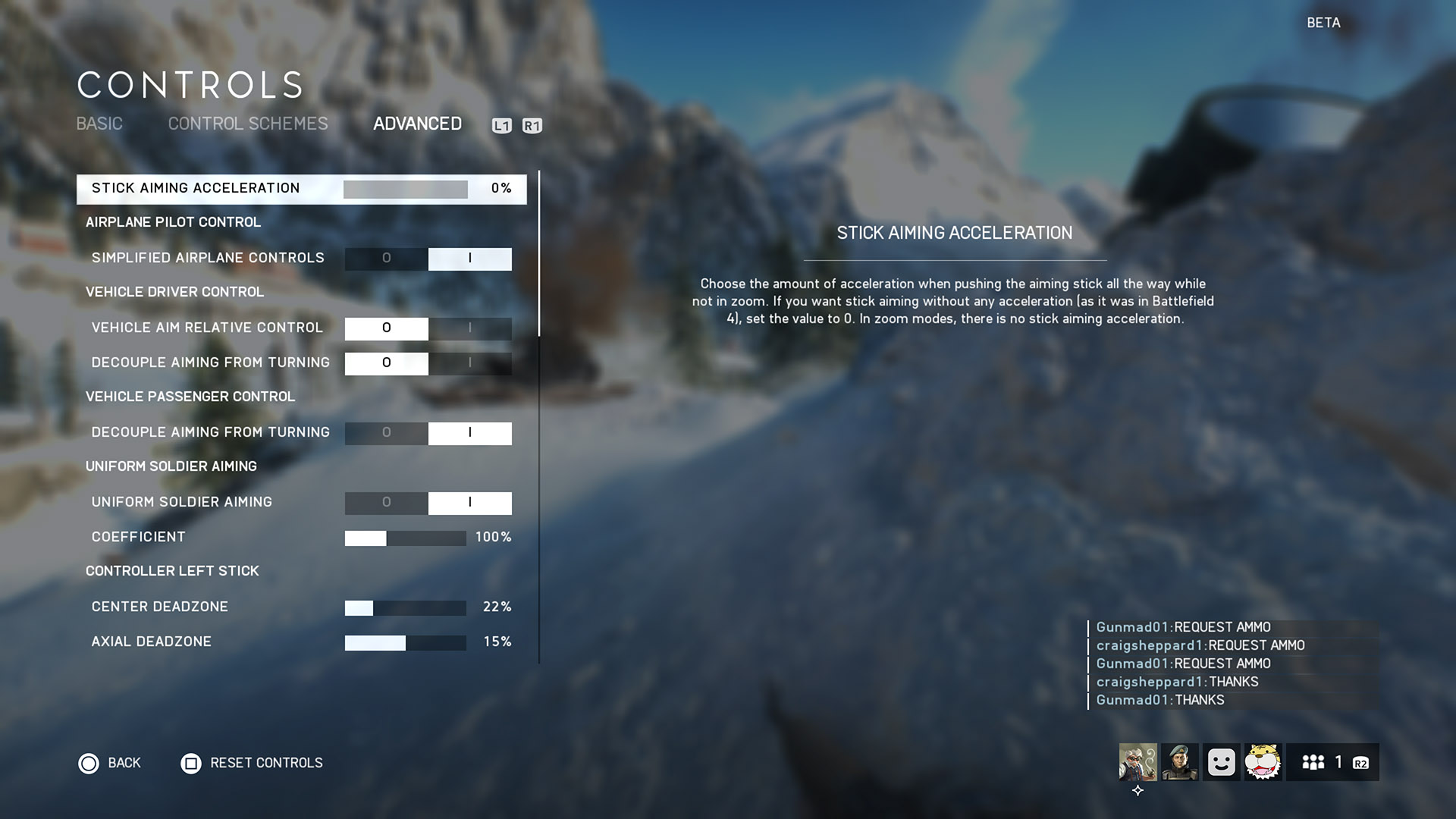Select the smiley face squad avatar

point(1221,762)
